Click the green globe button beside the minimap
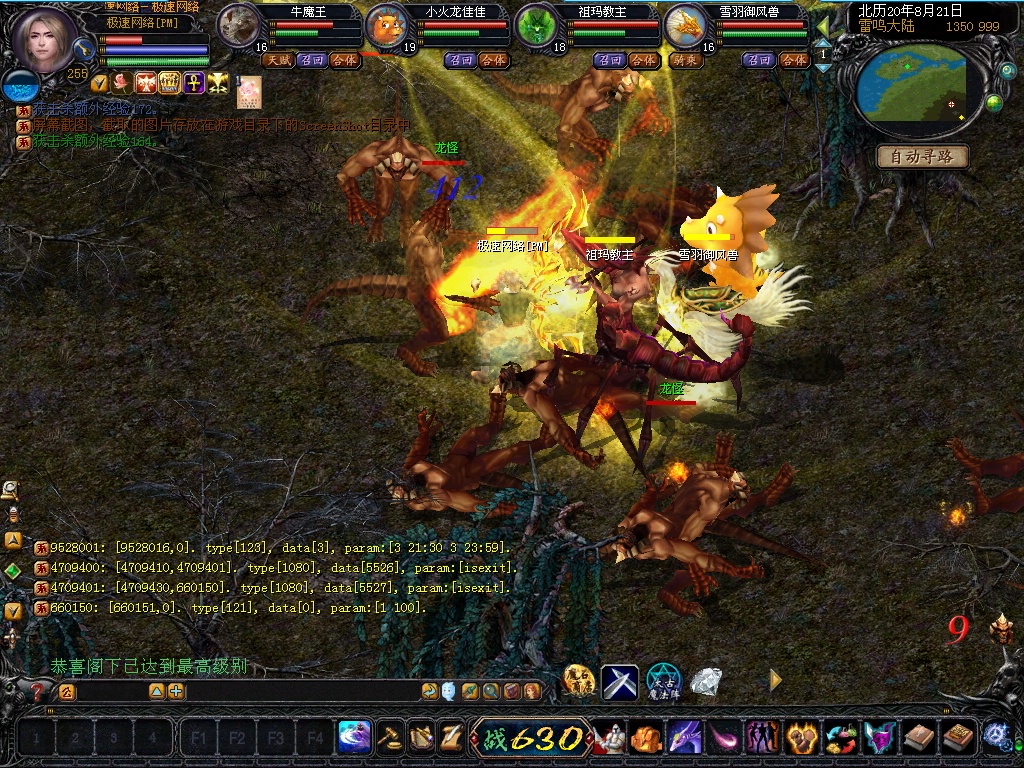The image size is (1024, 768). tap(994, 102)
